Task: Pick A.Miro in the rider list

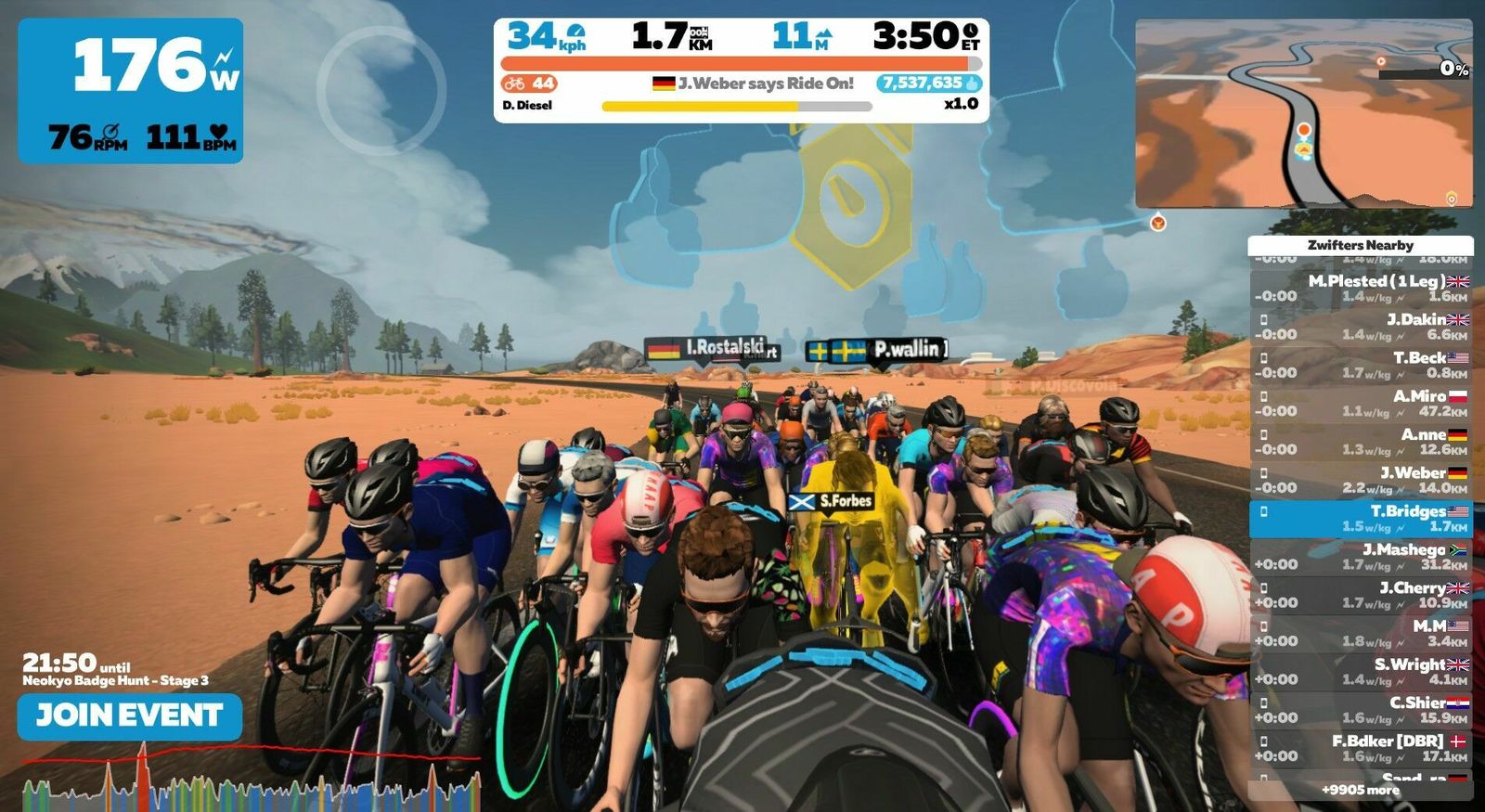Action: [x=1361, y=403]
